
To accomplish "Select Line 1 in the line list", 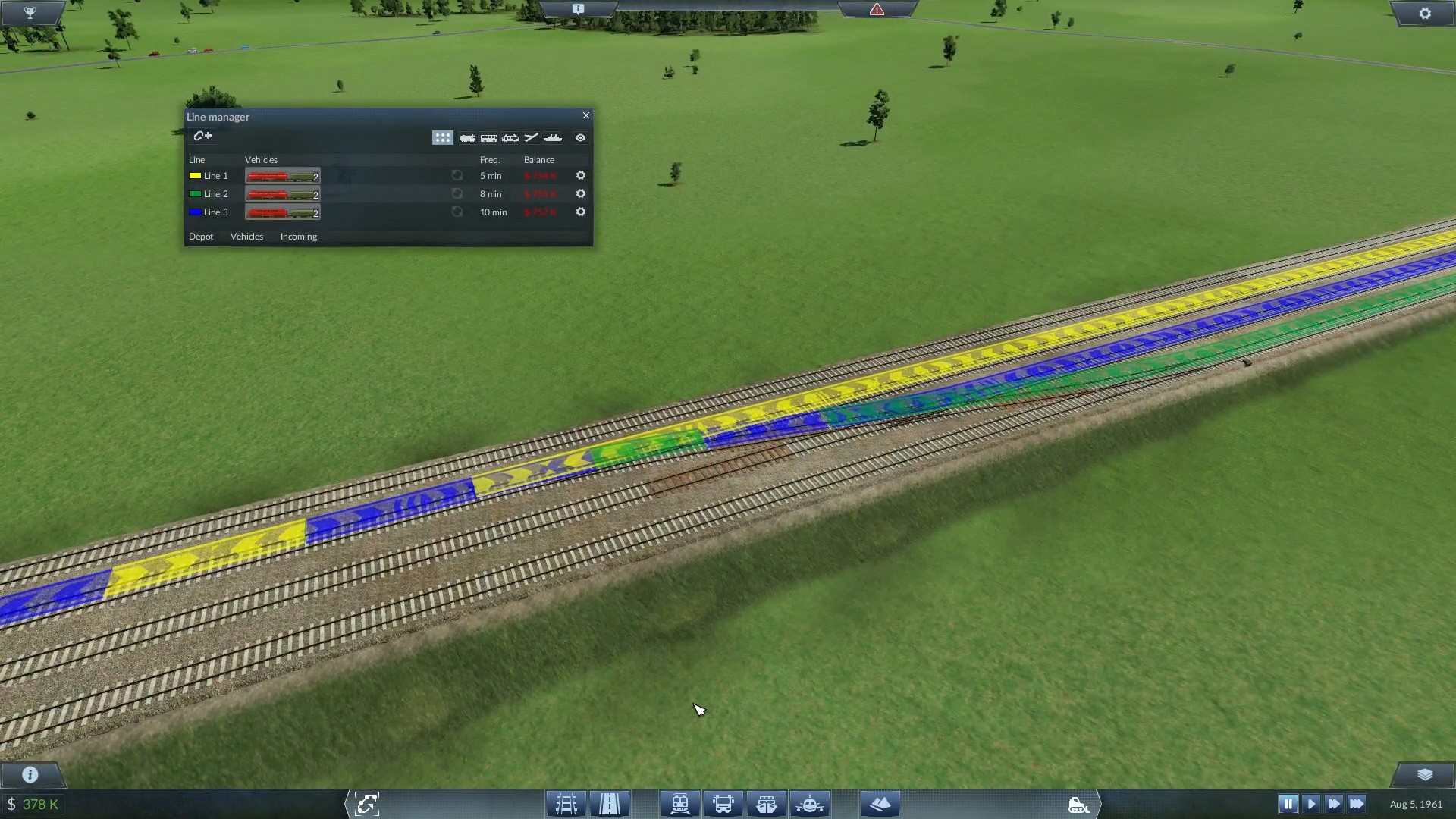I will [215, 176].
